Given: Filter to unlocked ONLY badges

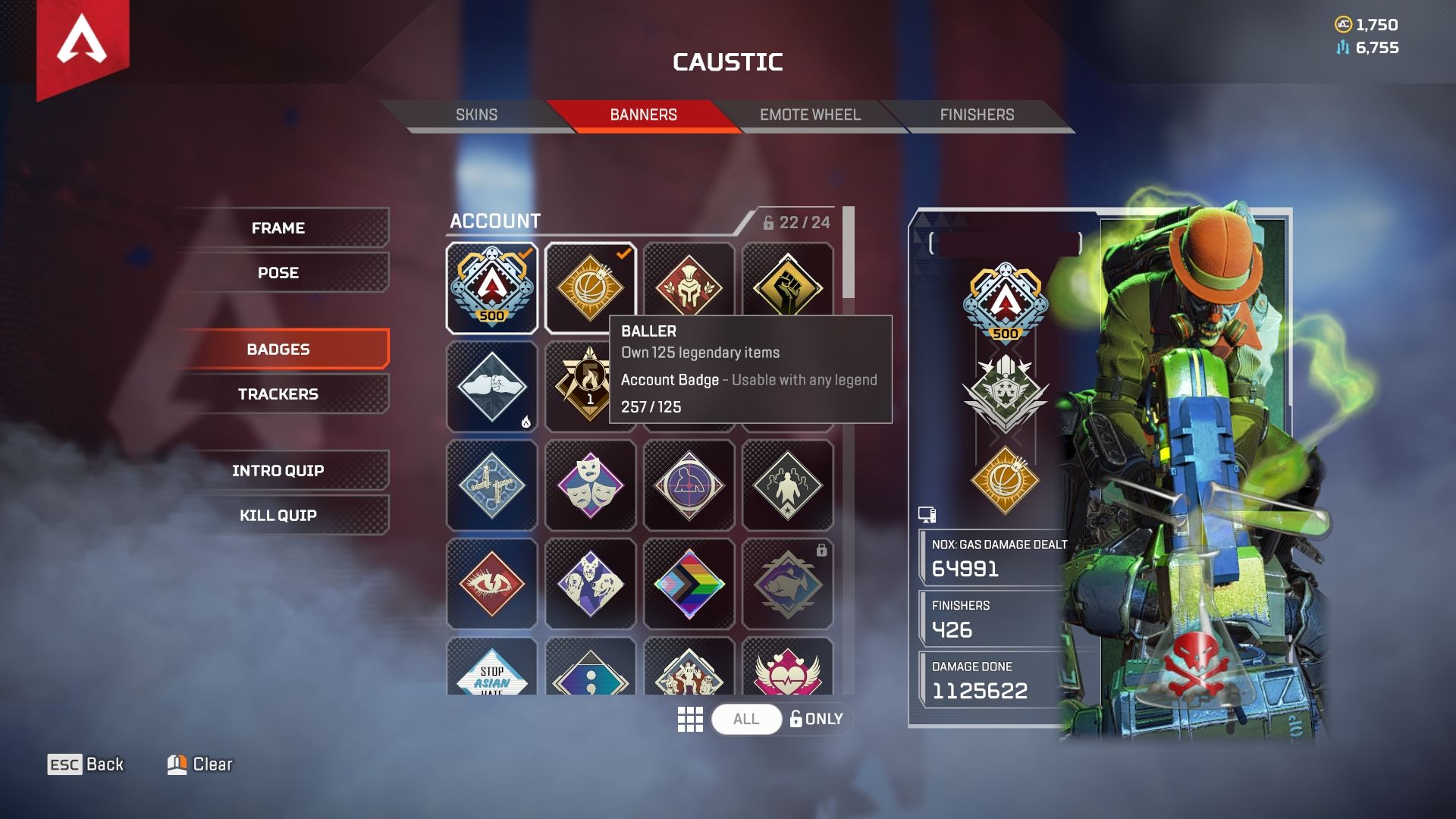Looking at the screenshot, I should point(817,719).
